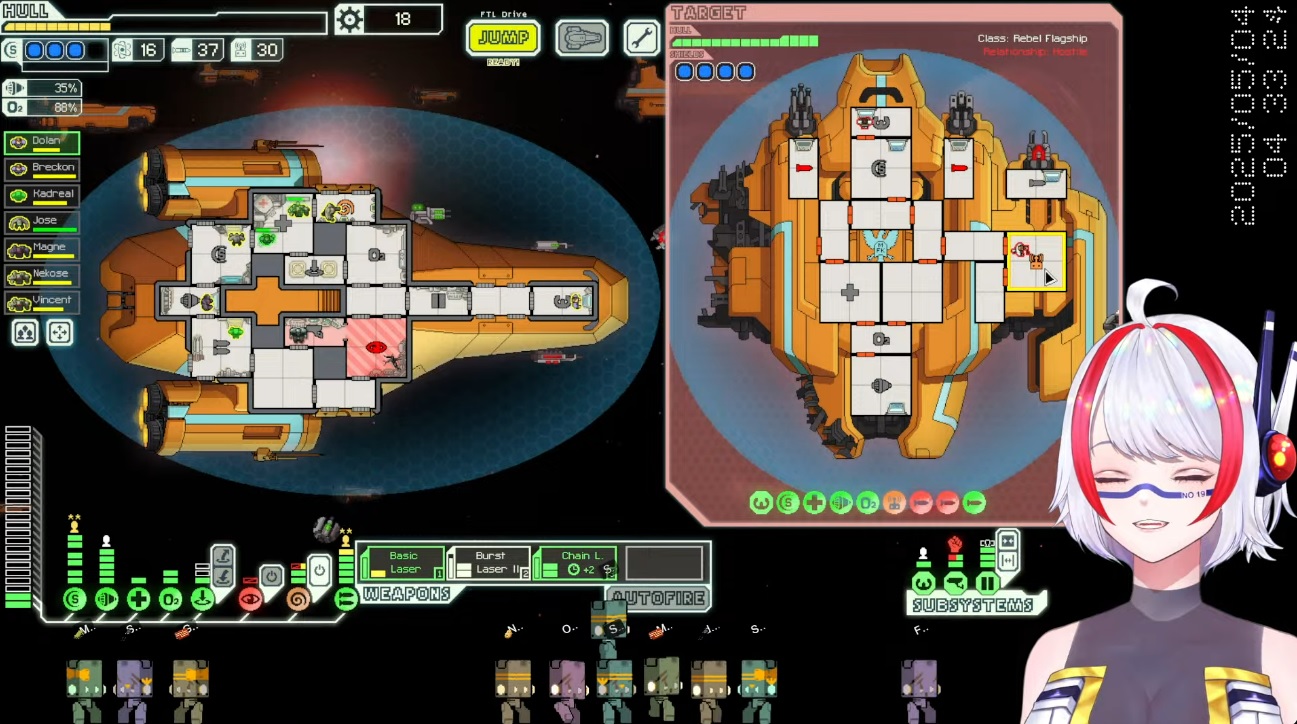Select the Chain Laser weapon

[x=575, y=563]
